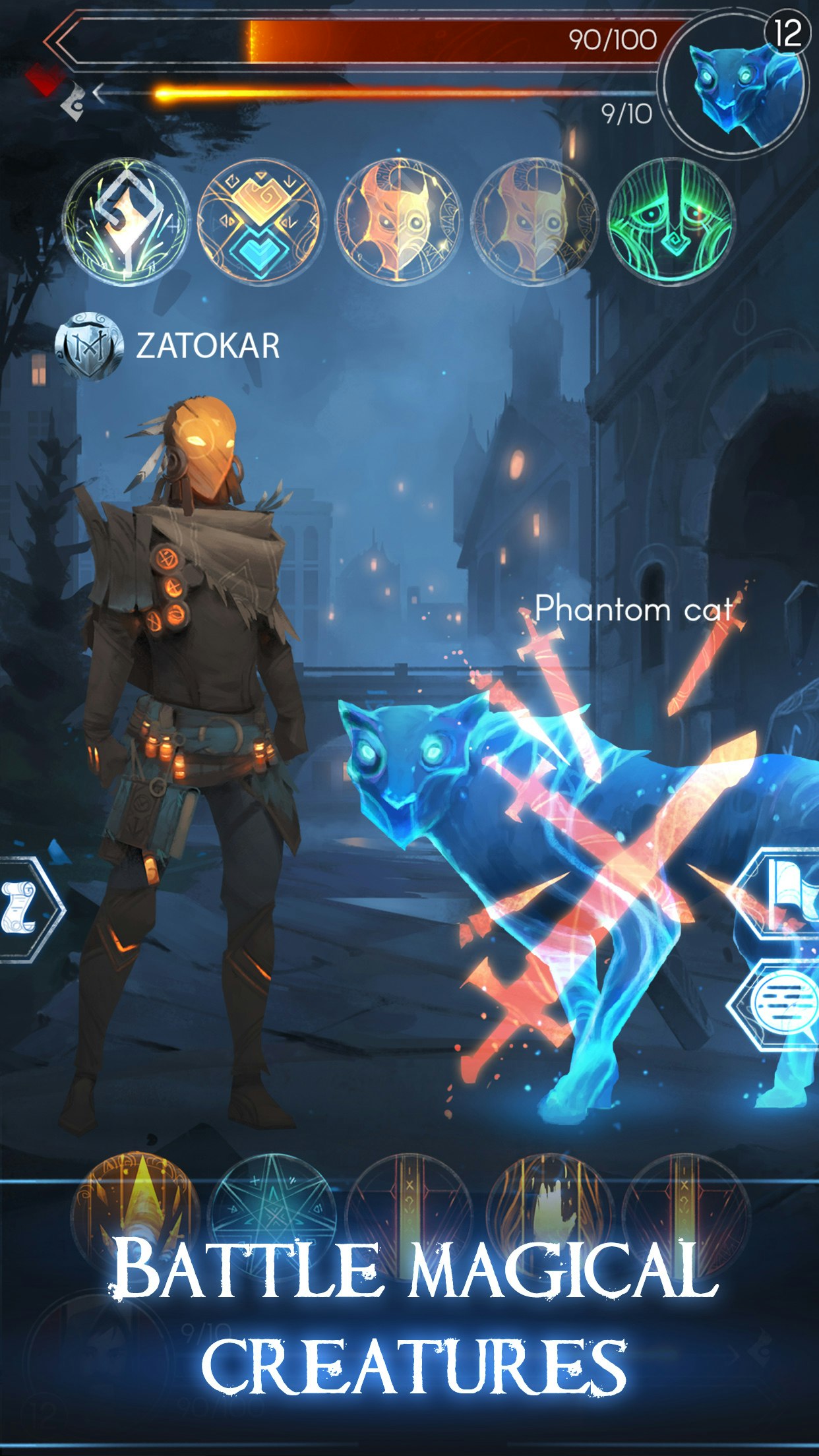Choose the orange and blue hearts rune

(260, 222)
